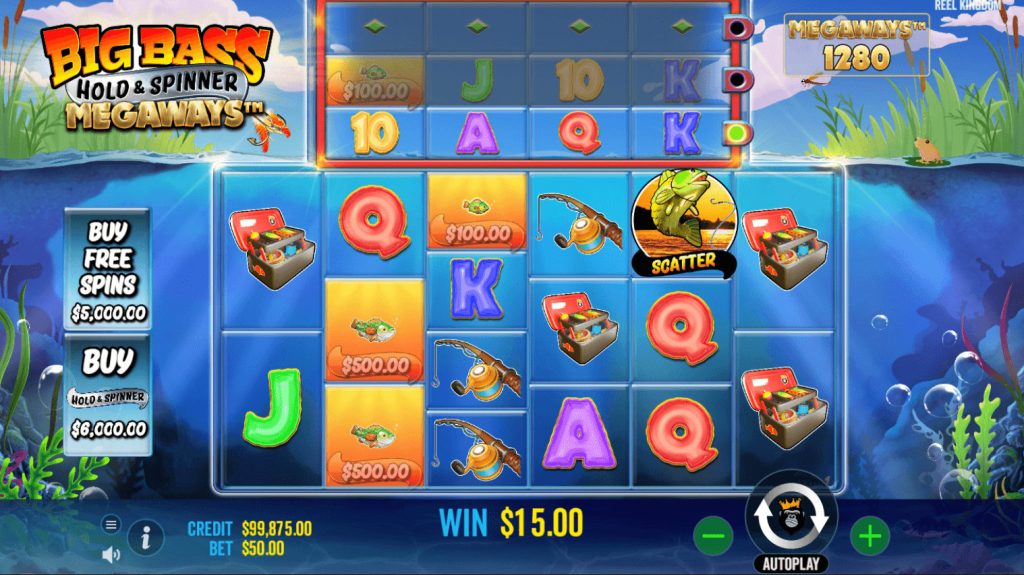1024x575 pixels.
Task: Open the hamburger settings menu
Action: pyautogui.click(x=111, y=524)
